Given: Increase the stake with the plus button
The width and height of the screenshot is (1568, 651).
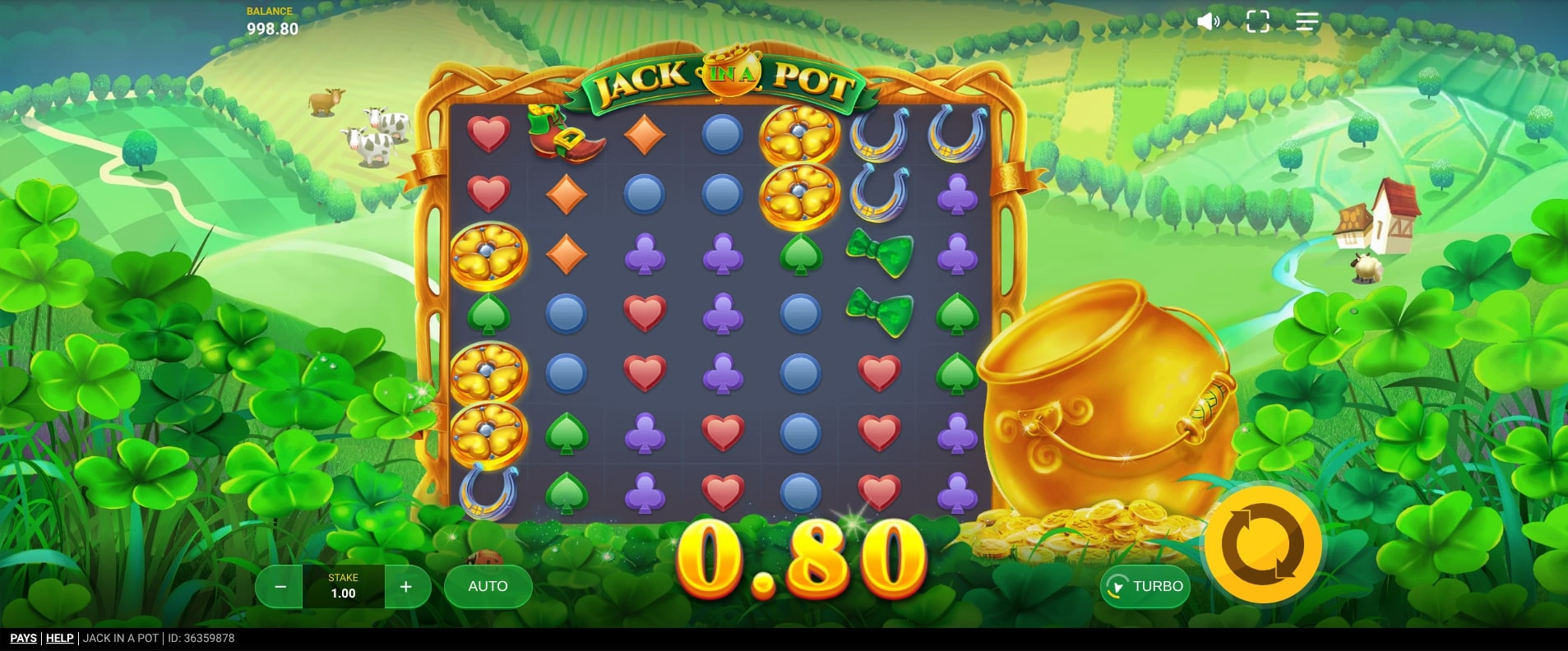Looking at the screenshot, I should pos(405,587).
